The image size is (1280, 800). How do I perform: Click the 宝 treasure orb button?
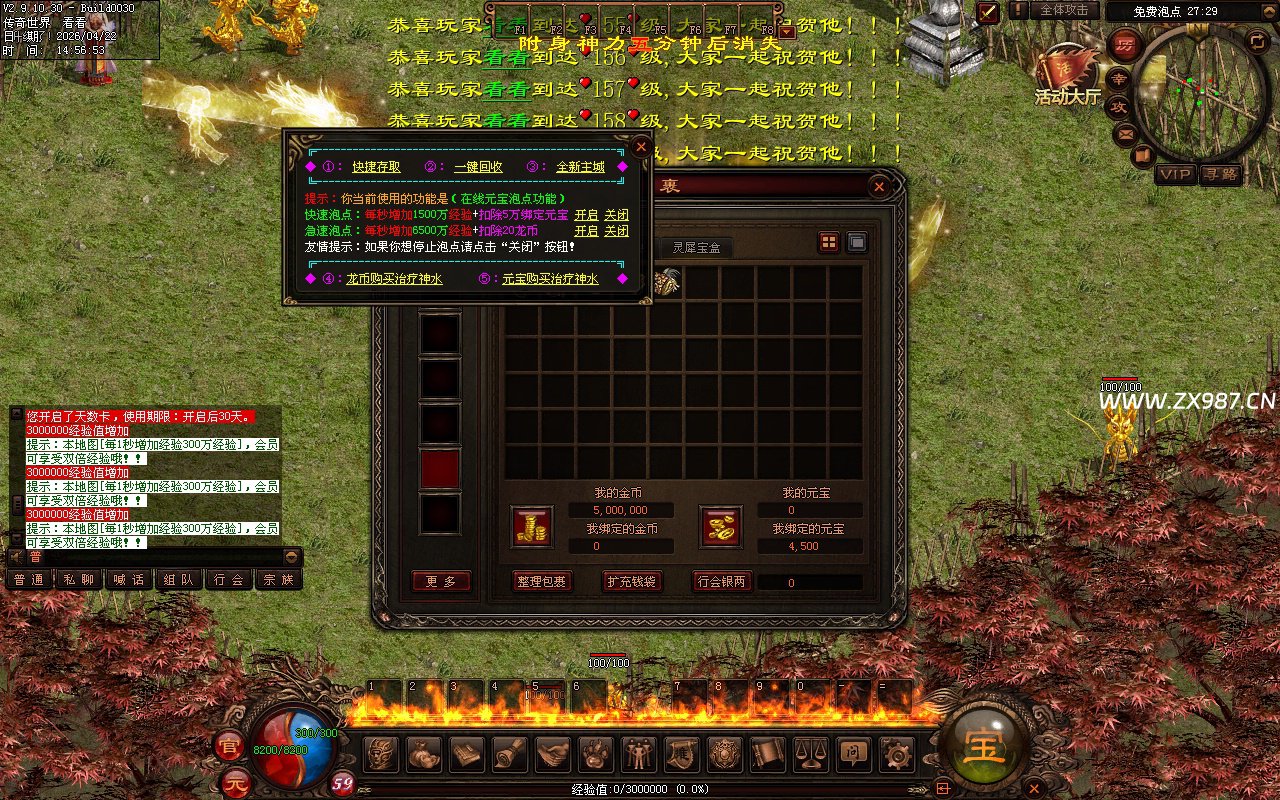pos(986,746)
